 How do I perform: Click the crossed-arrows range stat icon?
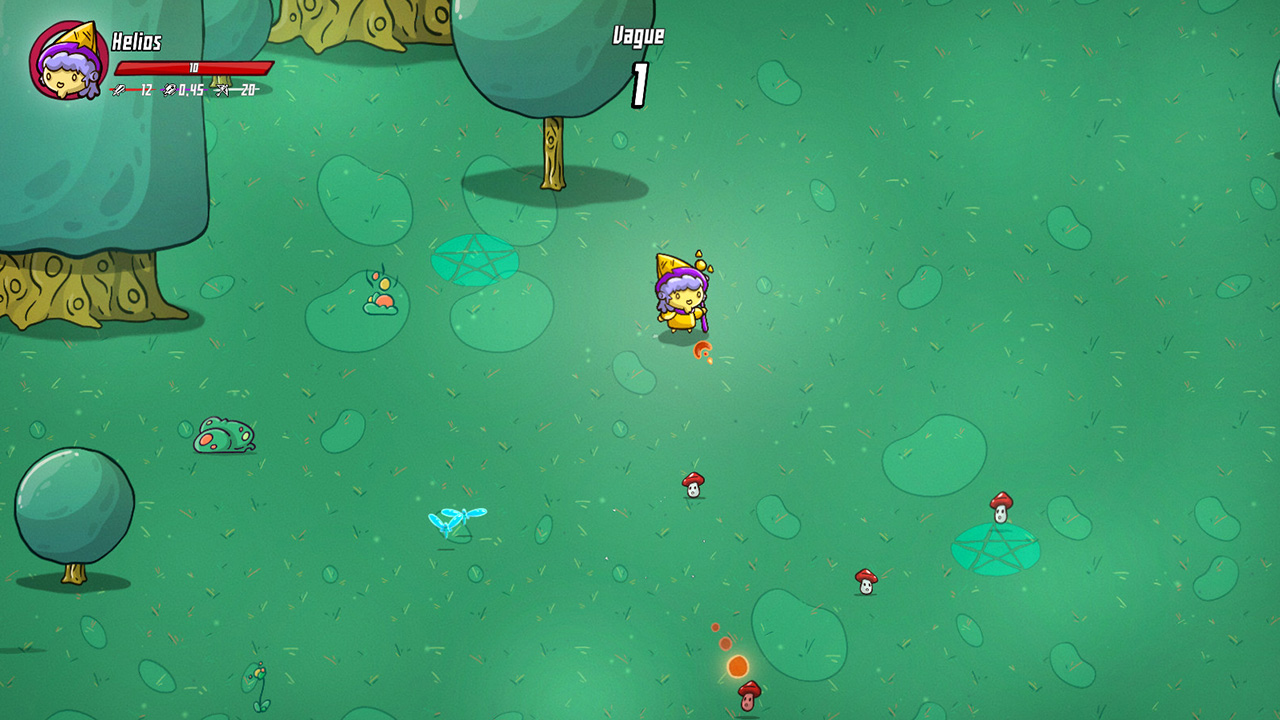(x=222, y=90)
